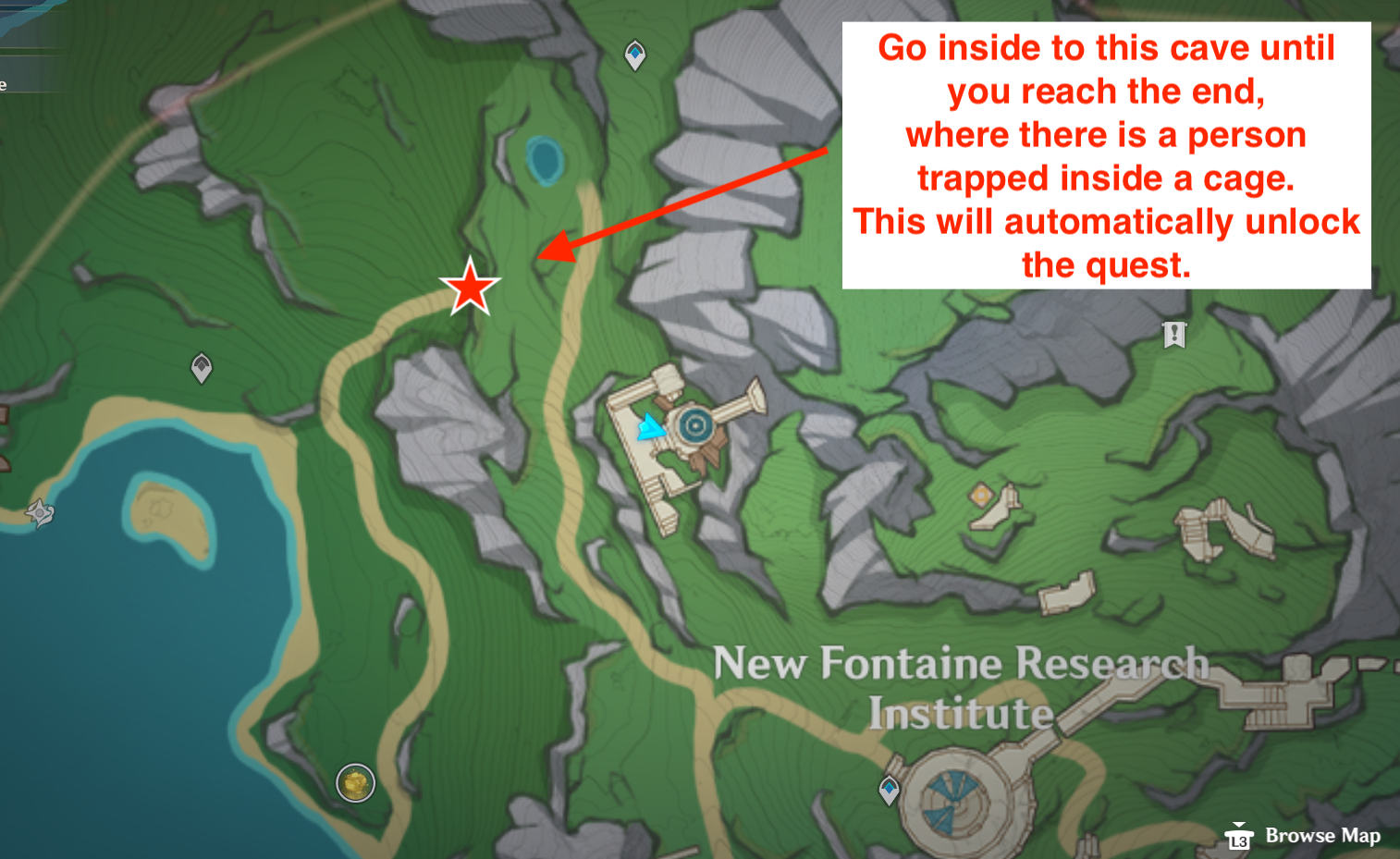The image size is (1400, 859).
Task: Select the blue player arrow indicator
Action: [652, 427]
